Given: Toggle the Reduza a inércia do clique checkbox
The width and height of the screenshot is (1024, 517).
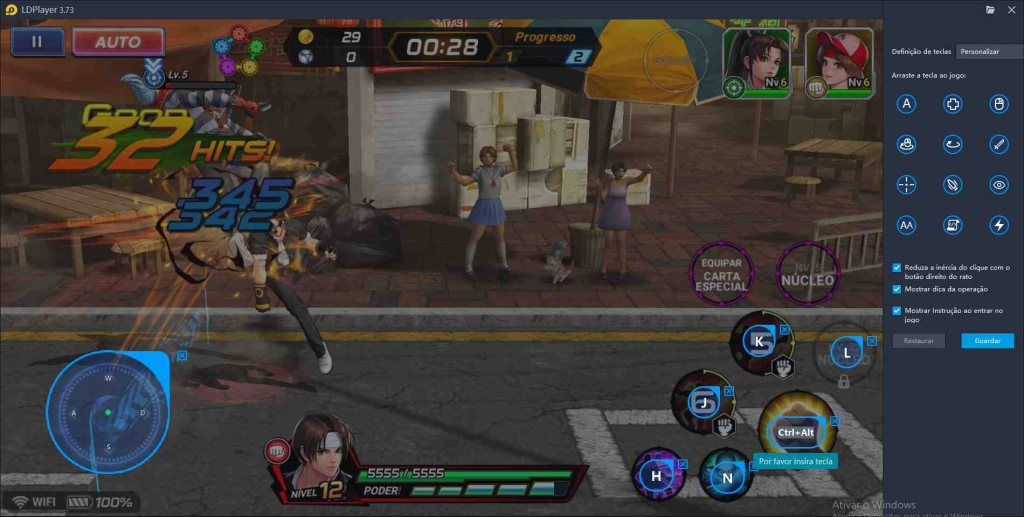Looking at the screenshot, I should [x=897, y=267].
